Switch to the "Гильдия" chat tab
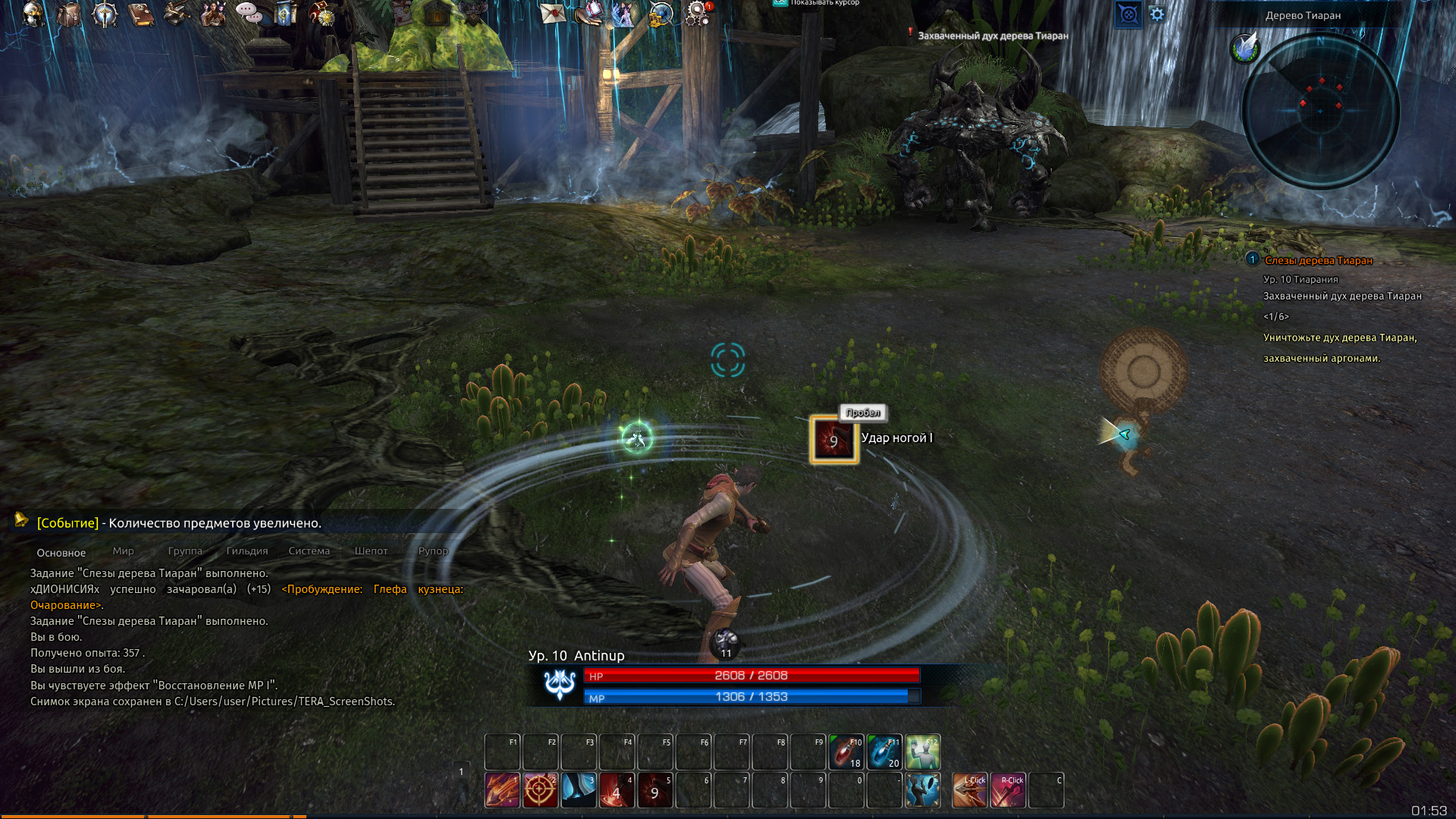Viewport: 1456px width, 819px height. 247,551
